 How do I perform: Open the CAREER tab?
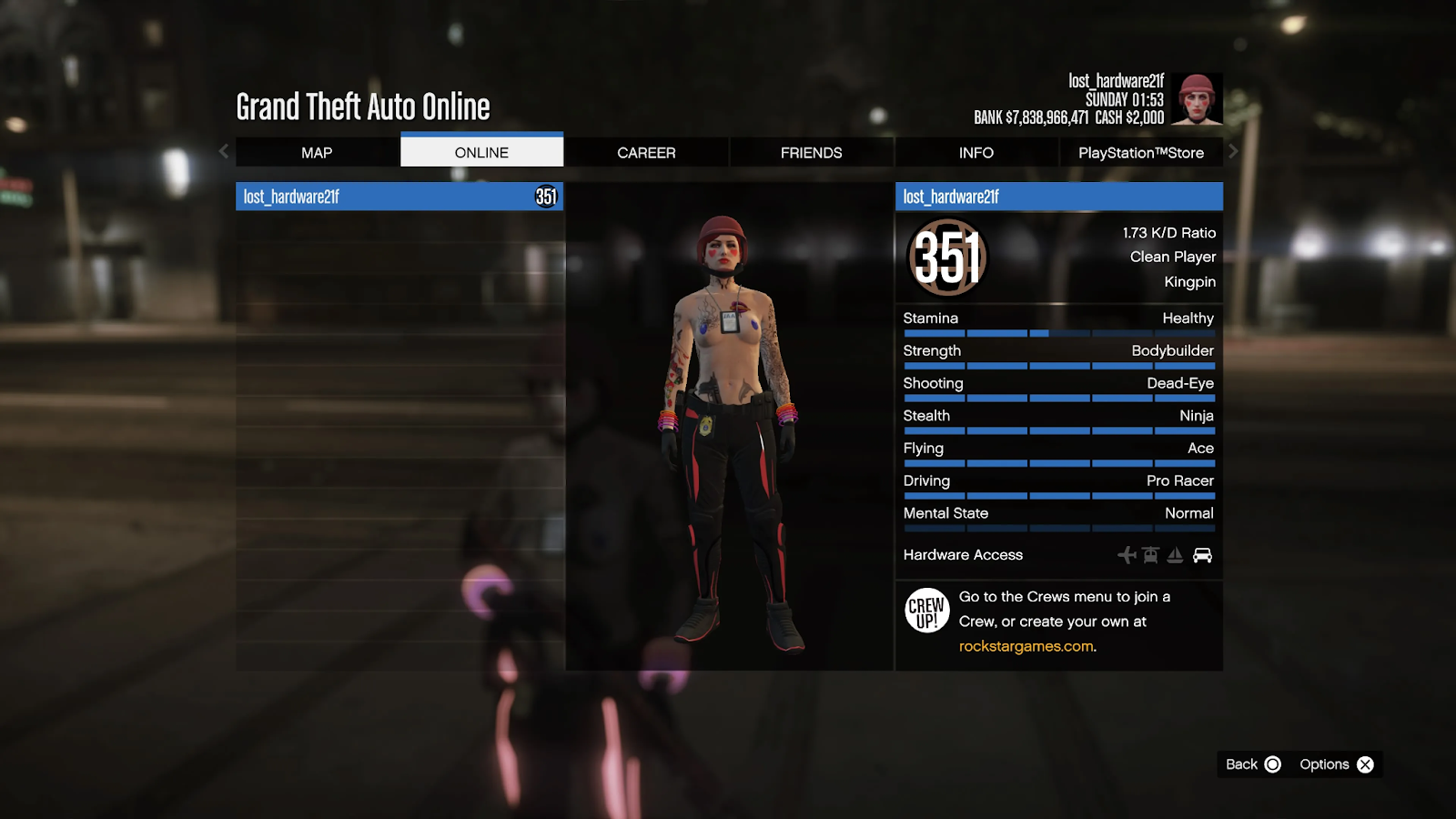coord(646,153)
